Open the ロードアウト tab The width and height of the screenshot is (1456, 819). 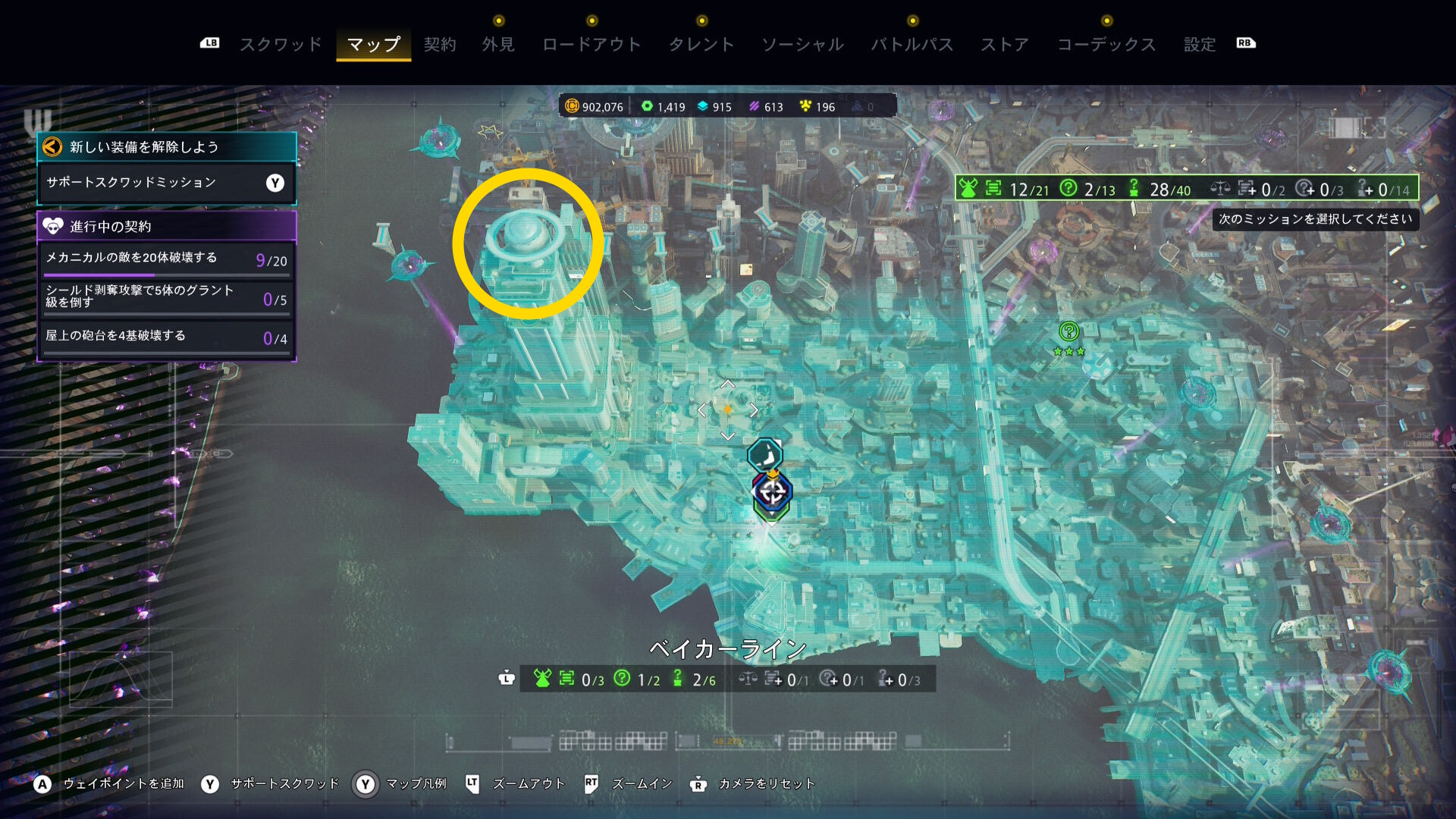[x=591, y=45]
